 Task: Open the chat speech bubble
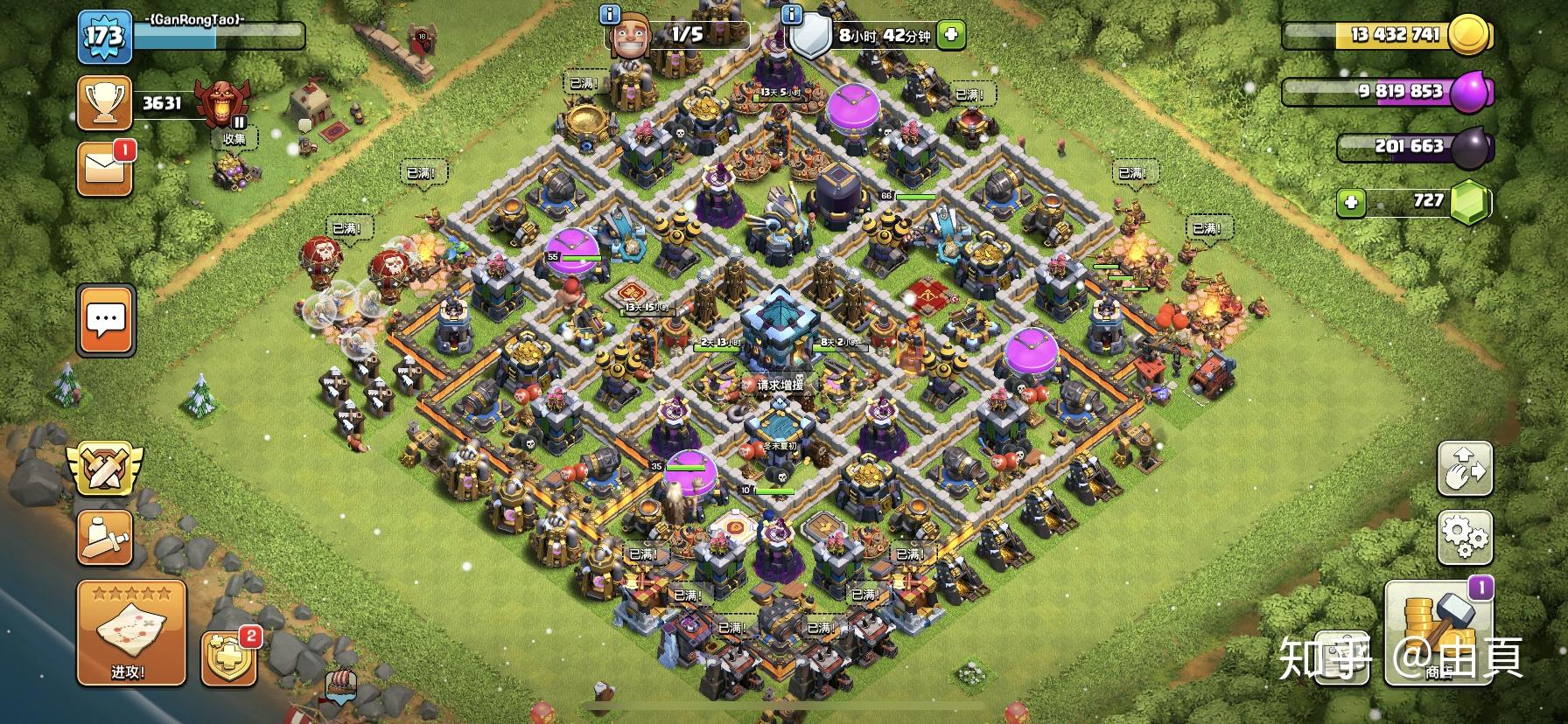pos(106,320)
